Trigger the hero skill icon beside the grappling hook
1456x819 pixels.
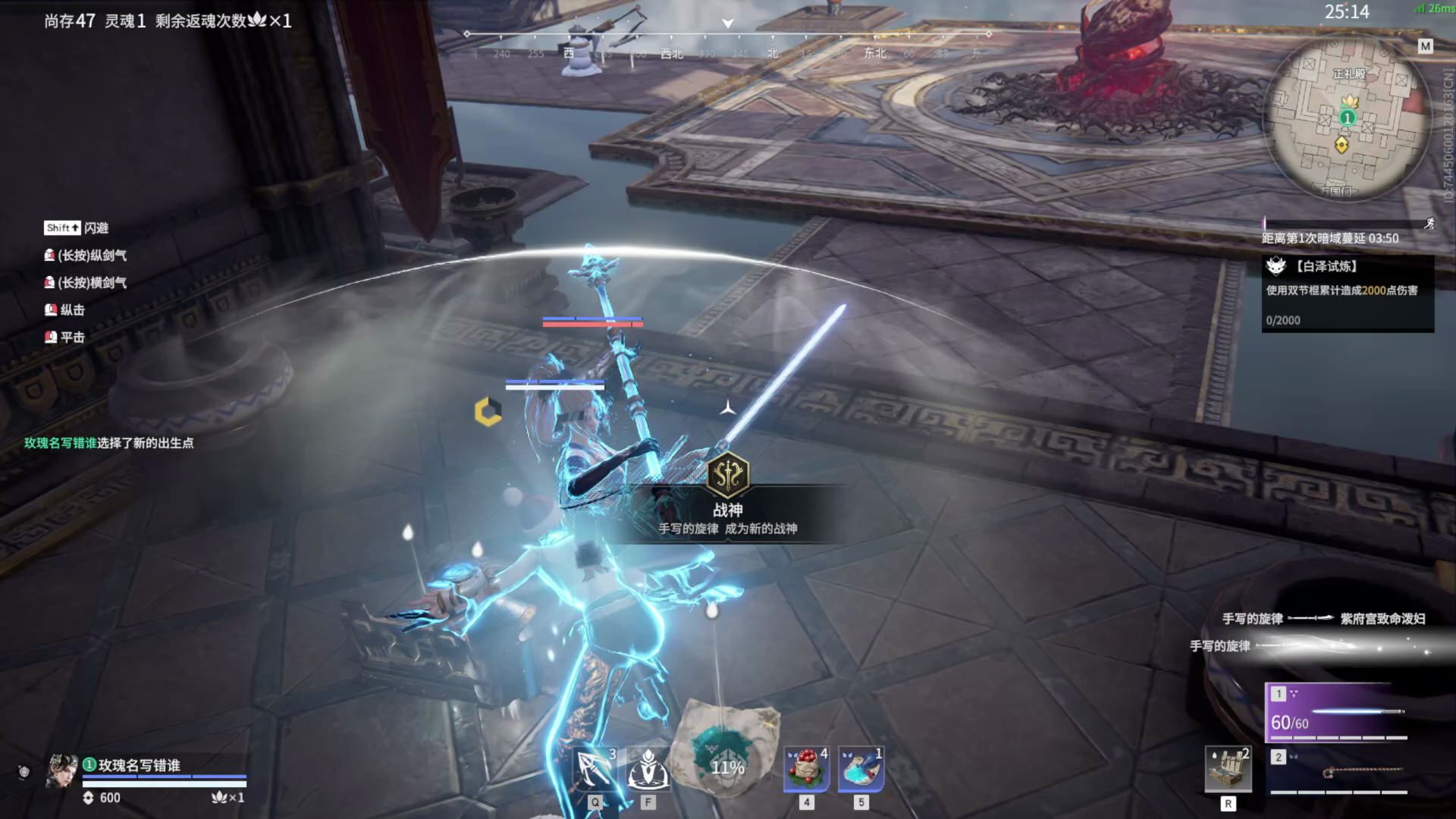pyautogui.click(x=648, y=769)
